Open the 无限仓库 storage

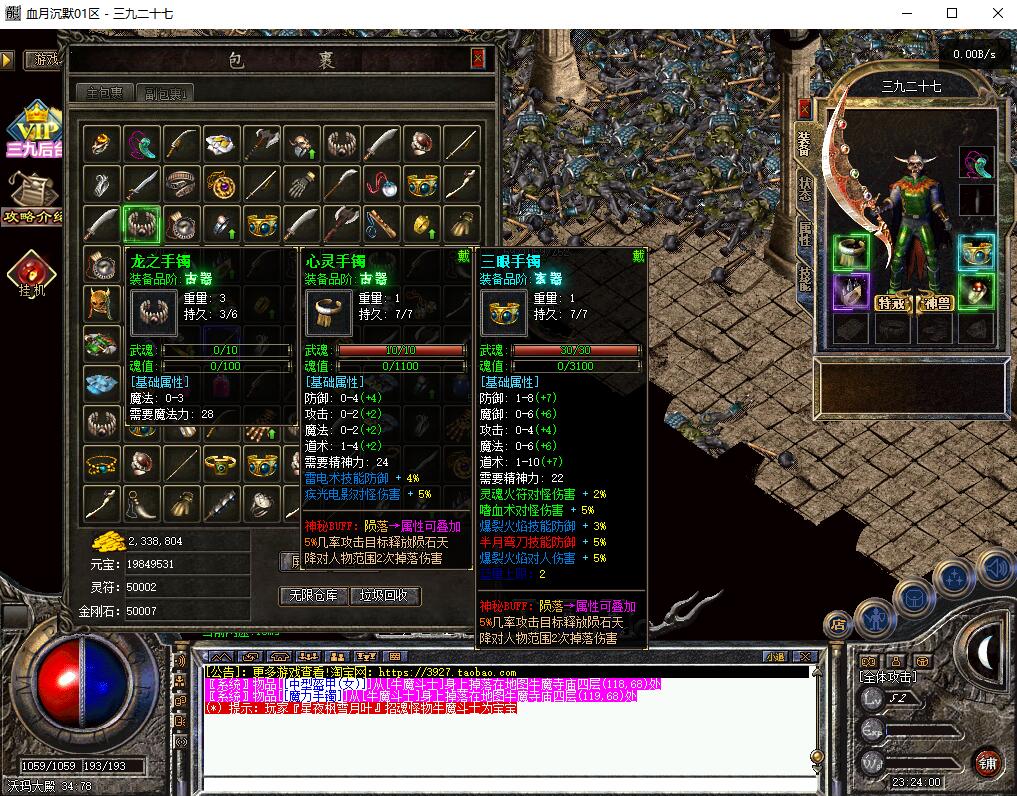coord(313,596)
